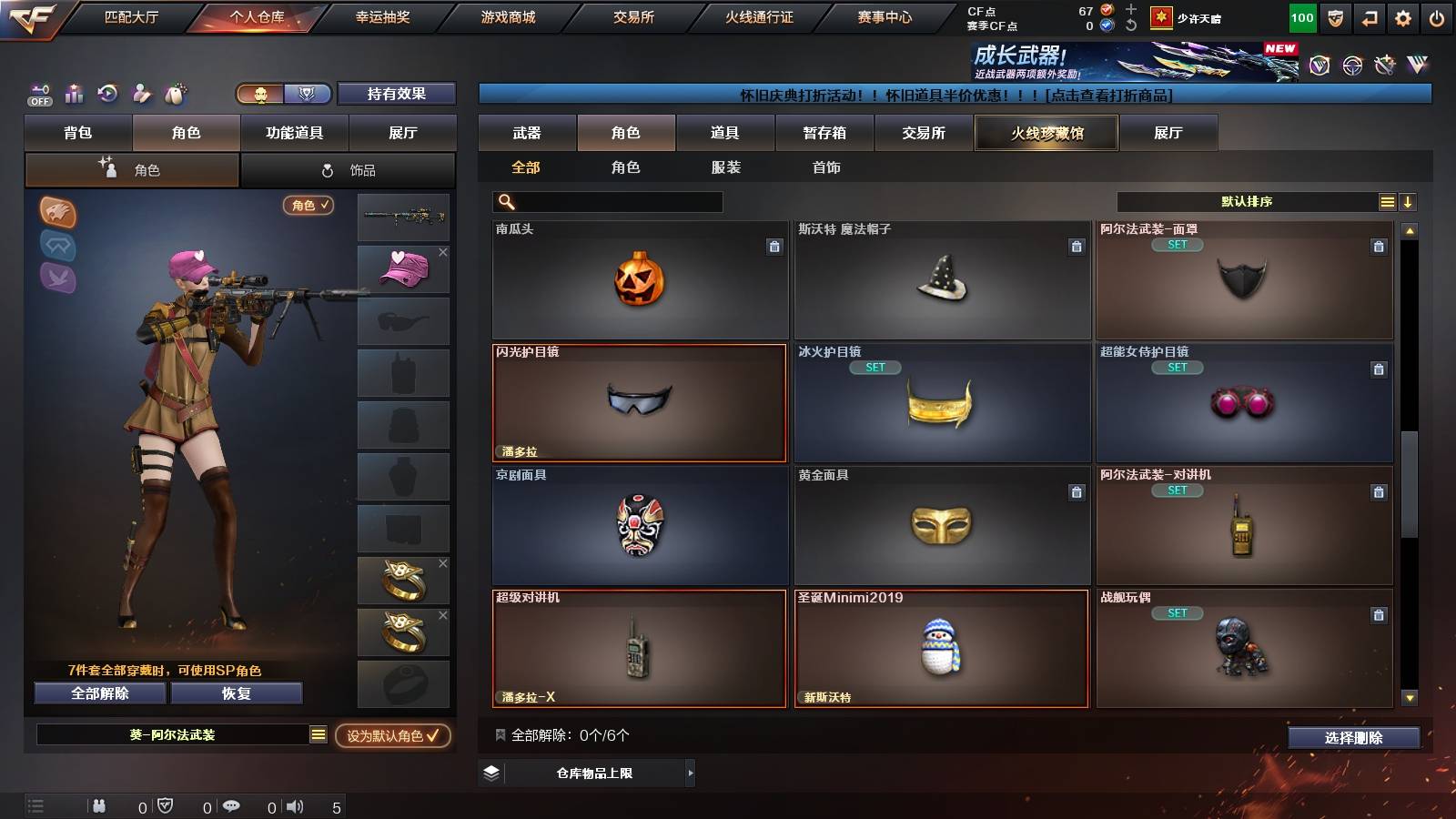Click the bar-chart statistics icon in top-left toolbar

(75, 93)
